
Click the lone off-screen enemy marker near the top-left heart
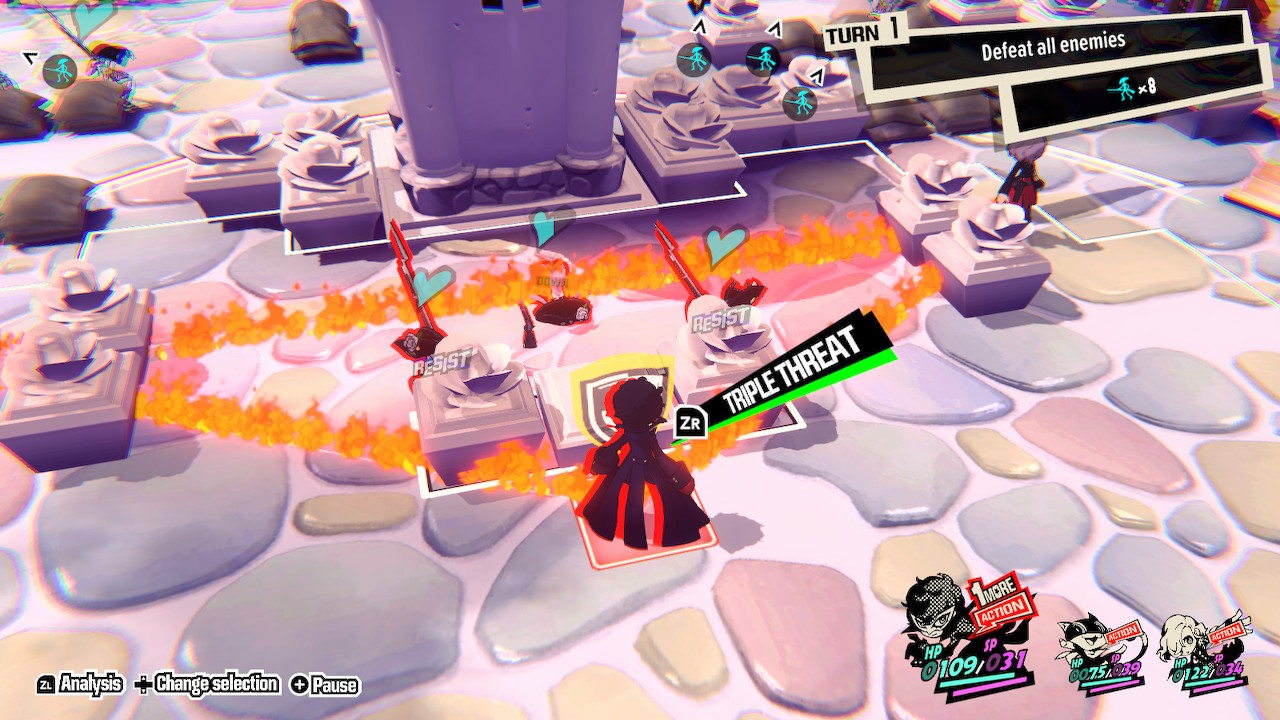(60, 71)
